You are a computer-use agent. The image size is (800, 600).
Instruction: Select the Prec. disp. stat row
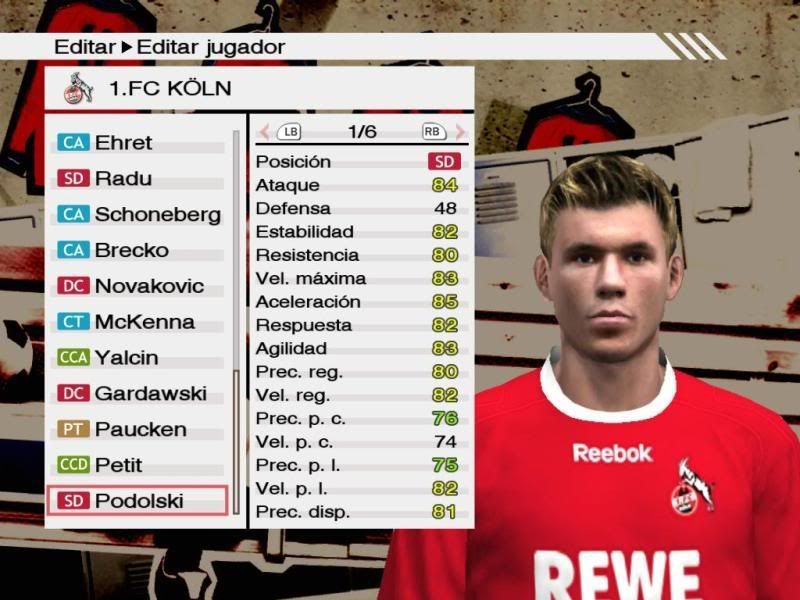358,512
